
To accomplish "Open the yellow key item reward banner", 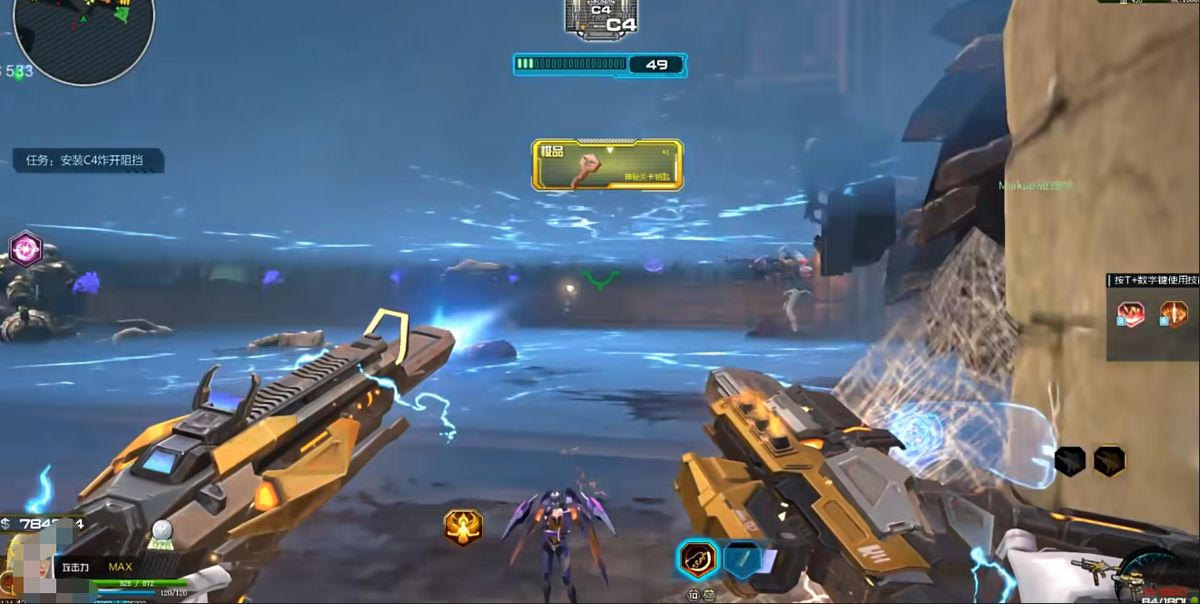I will [x=608, y=165].
